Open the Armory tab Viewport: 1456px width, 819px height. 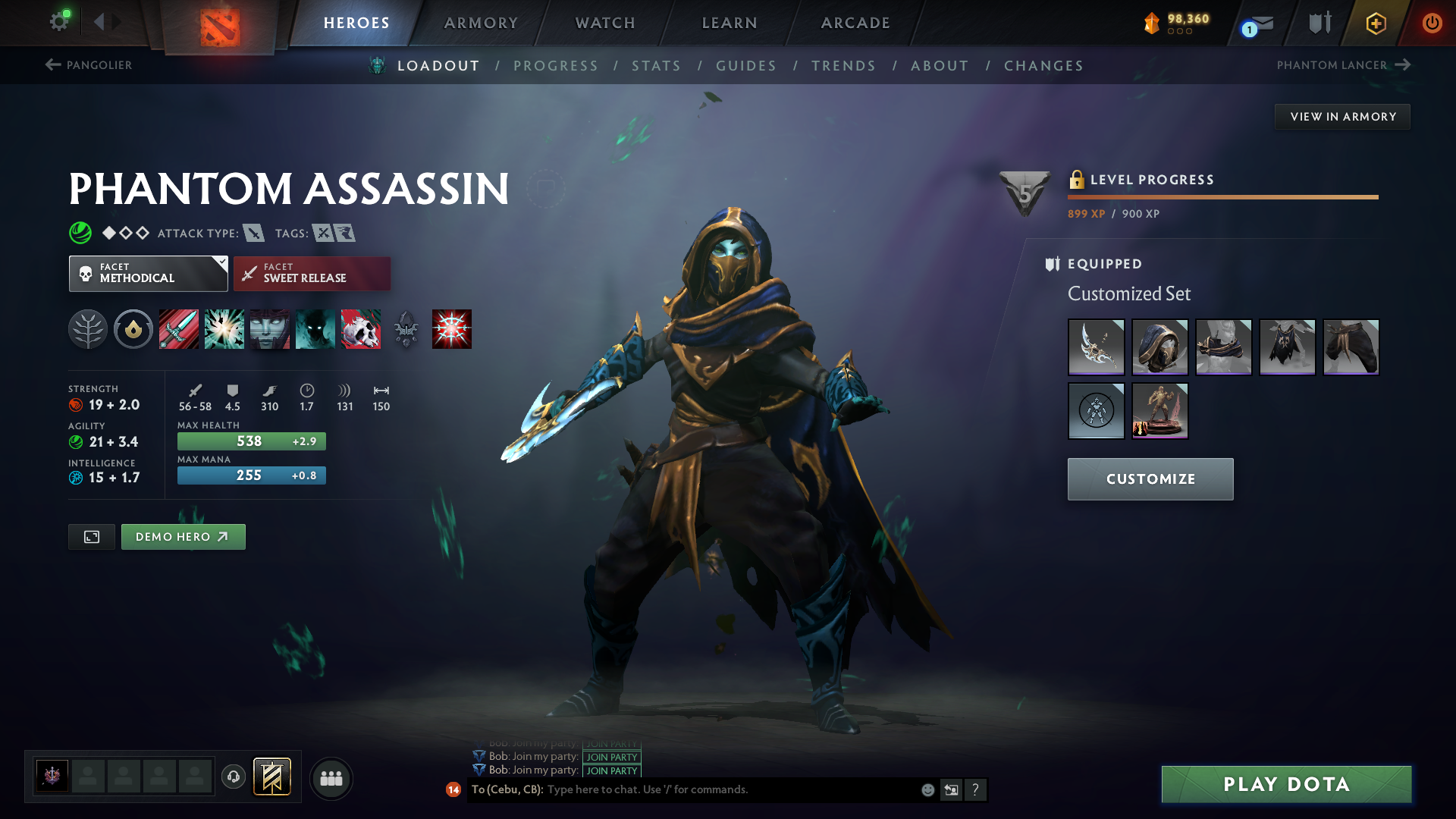481,23
